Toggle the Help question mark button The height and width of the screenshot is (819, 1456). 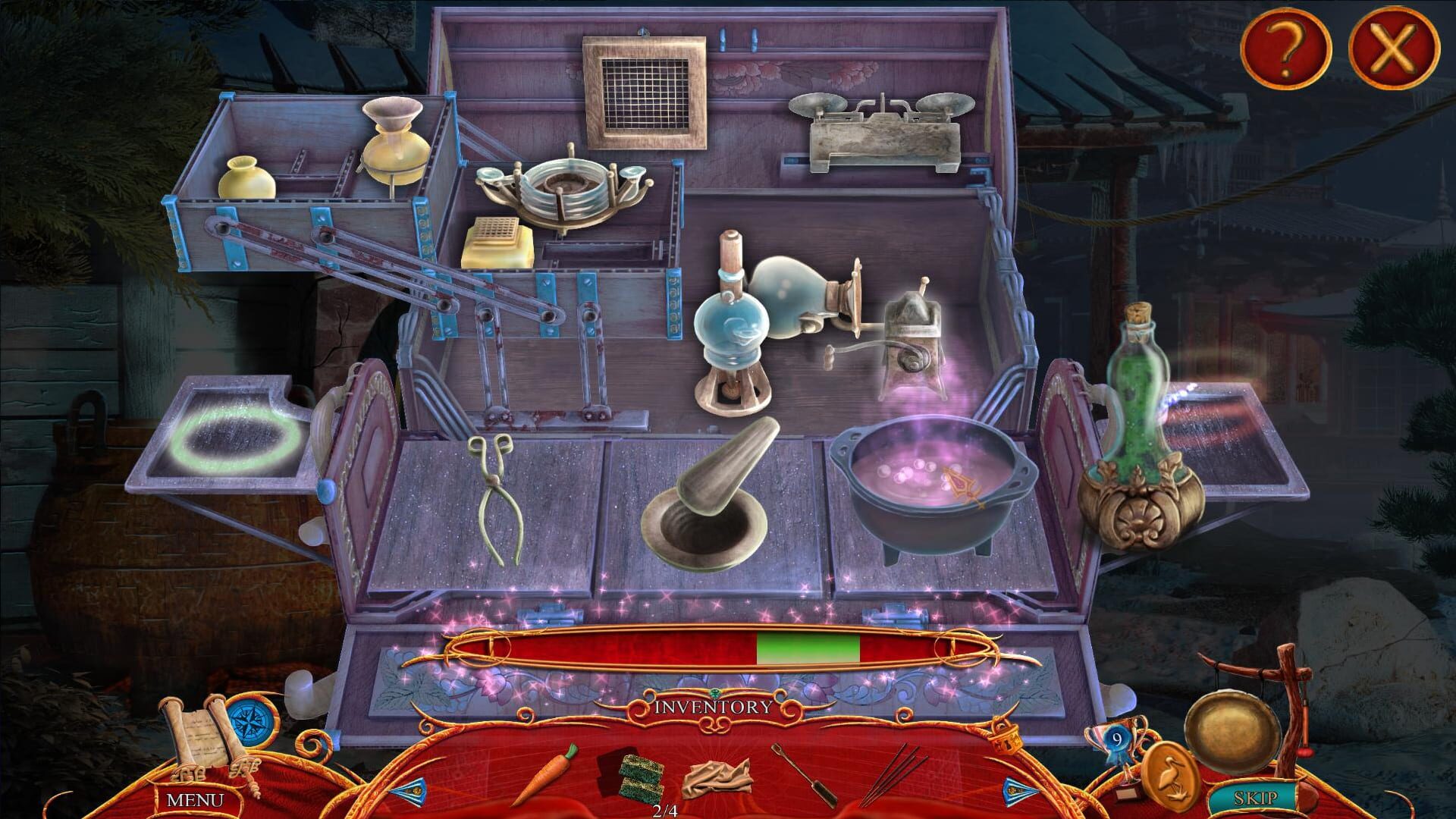click(x=1285, y=49)
